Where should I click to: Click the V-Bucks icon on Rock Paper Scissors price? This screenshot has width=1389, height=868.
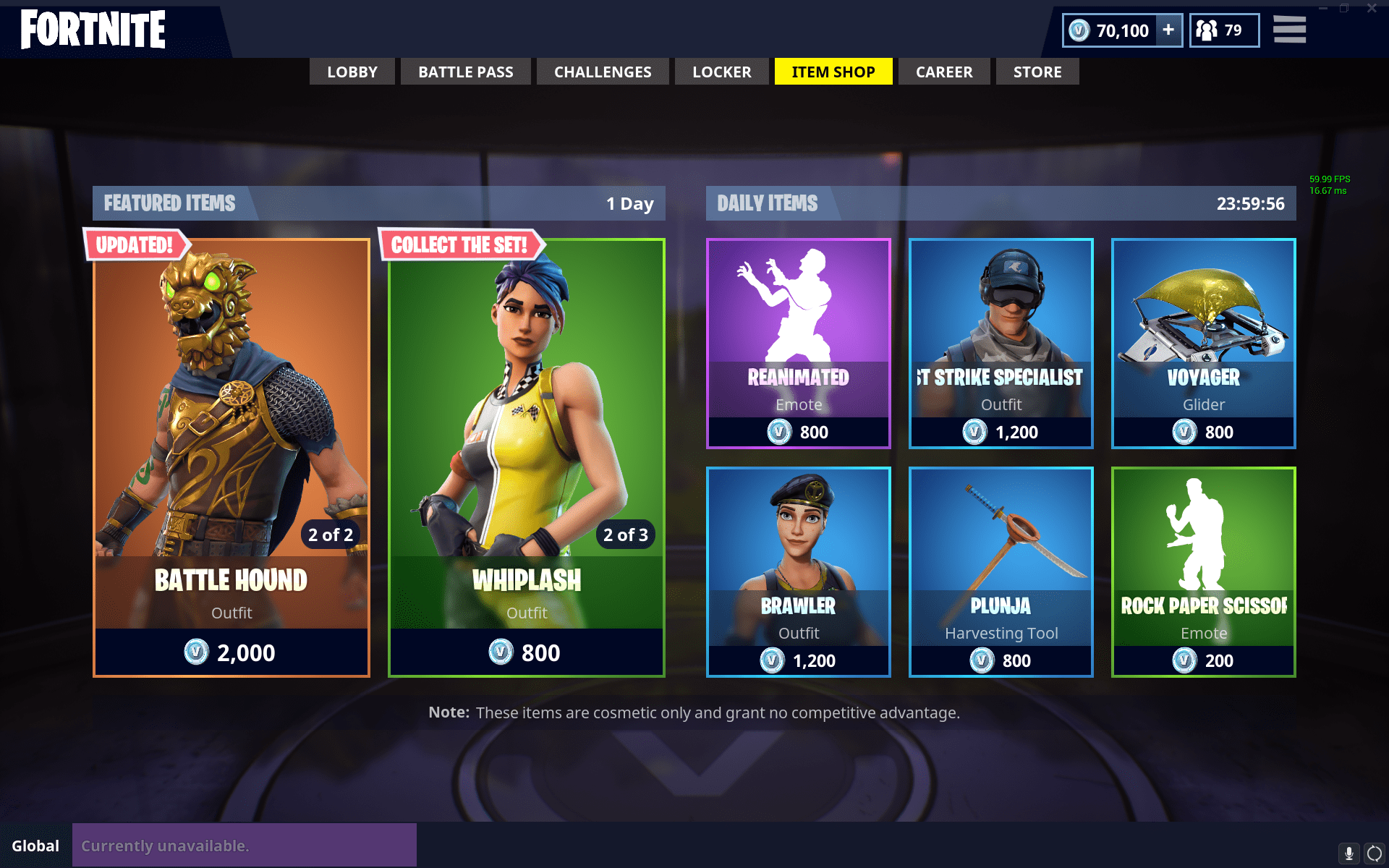pyautogui.click(x=1184, y=660)
